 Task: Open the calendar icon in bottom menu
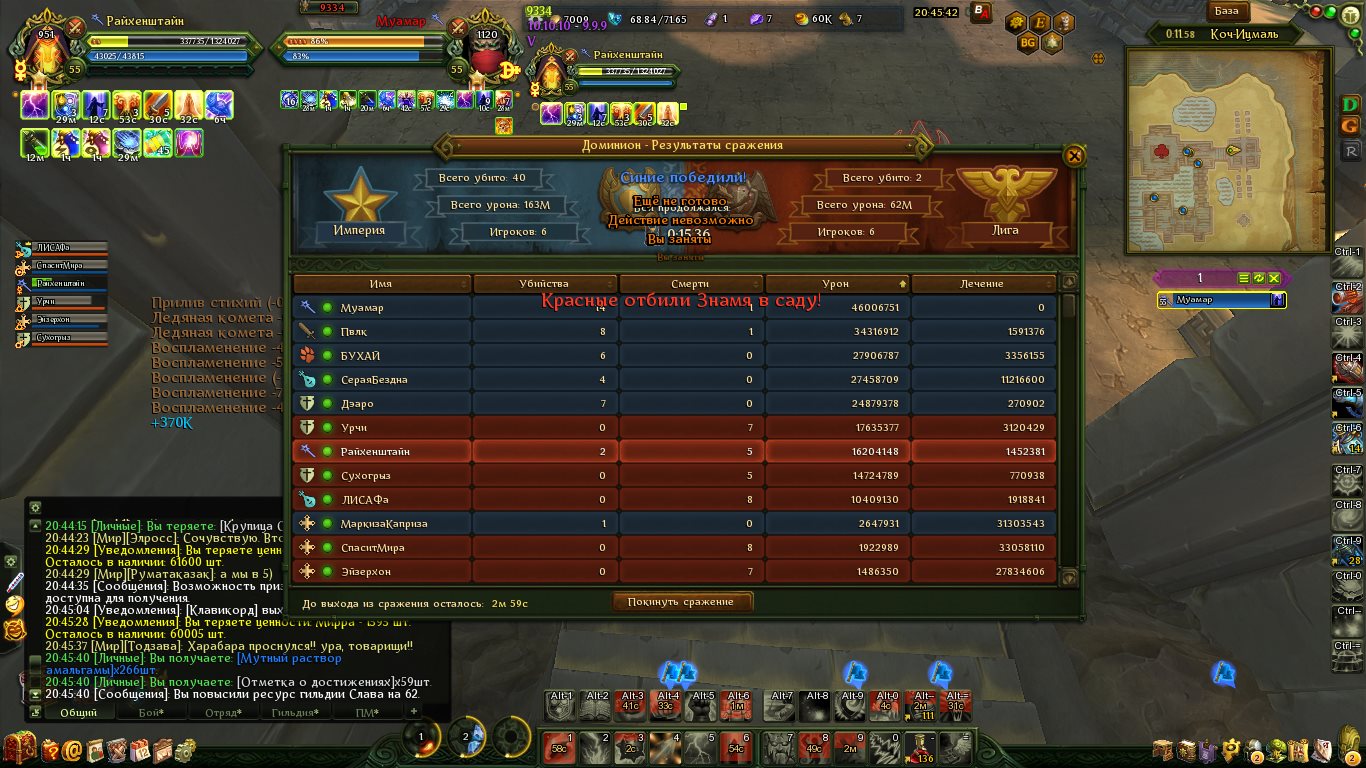pos(139,749)
